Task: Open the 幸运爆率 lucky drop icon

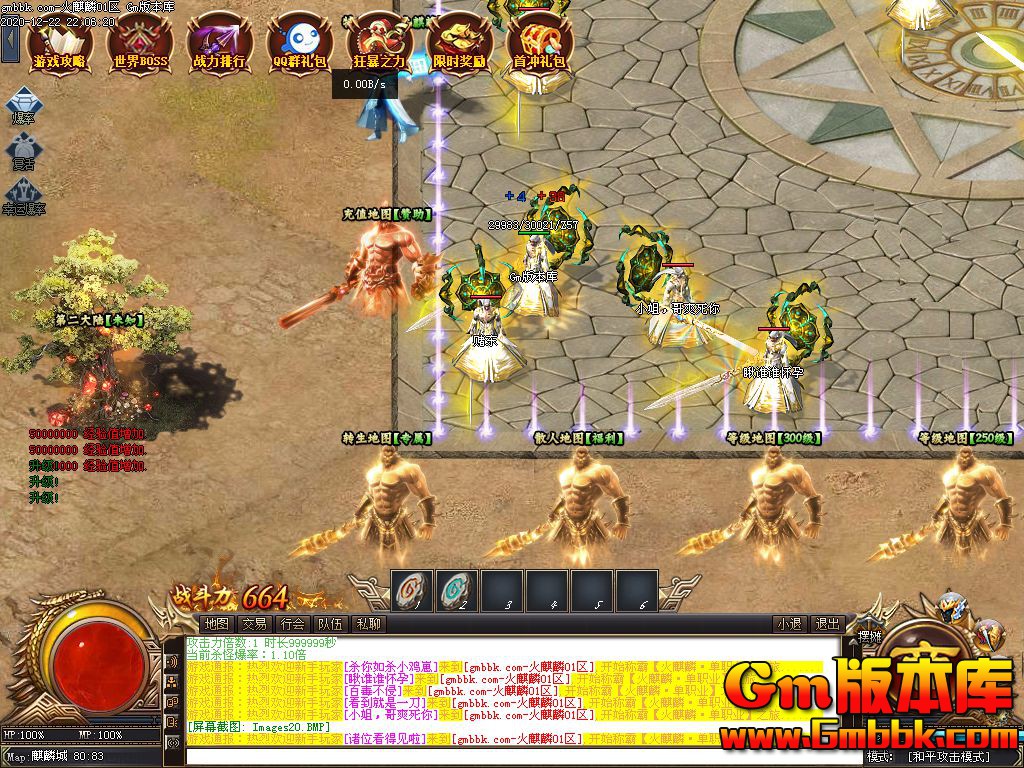Action: 23,196
